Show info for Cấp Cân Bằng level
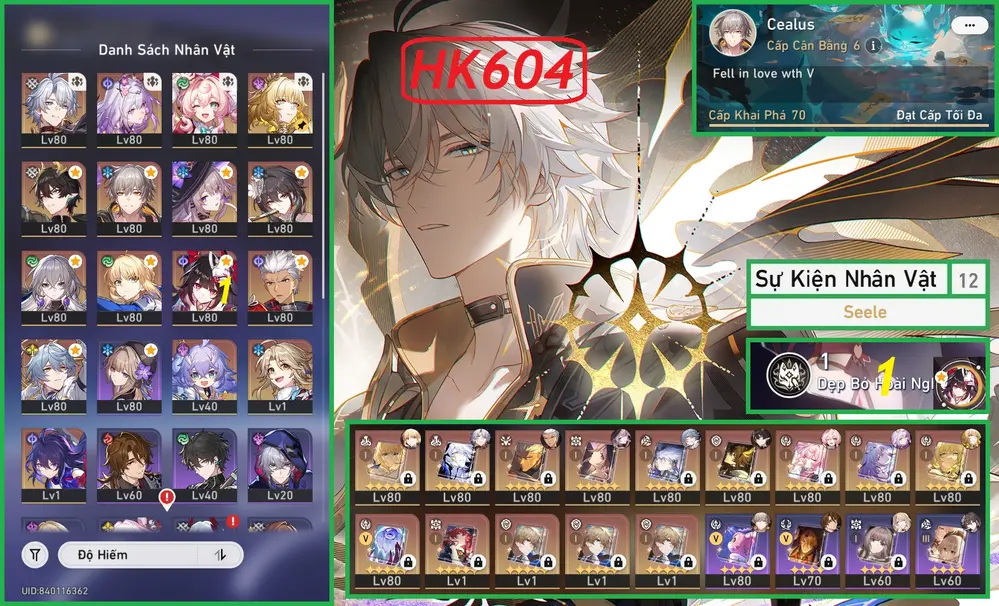Image resolution: width=999 pixels, height=606 pixels. pos(873,46)
